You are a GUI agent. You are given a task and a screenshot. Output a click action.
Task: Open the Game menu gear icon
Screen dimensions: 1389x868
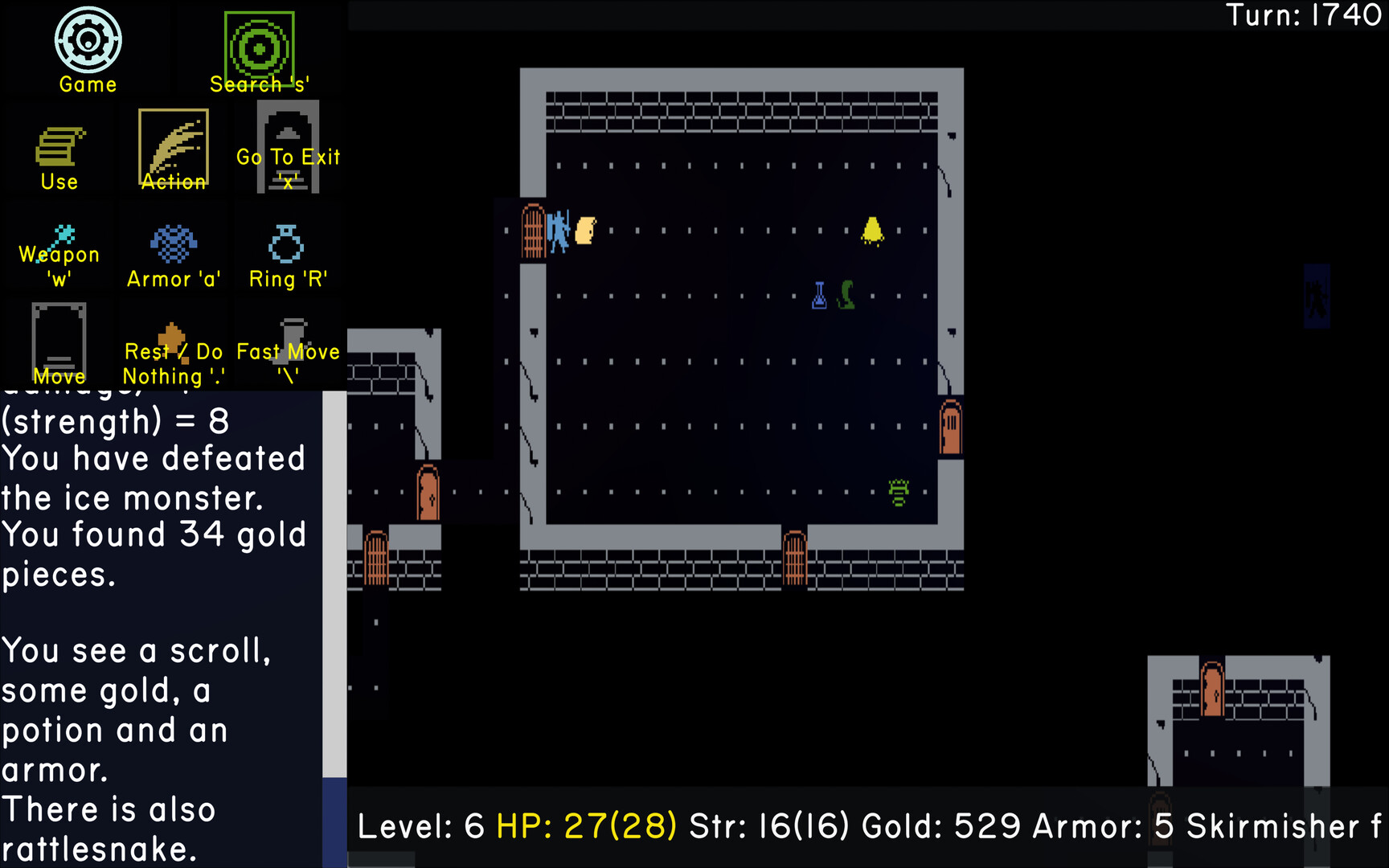pyautogui.click(x=88, y=41)
